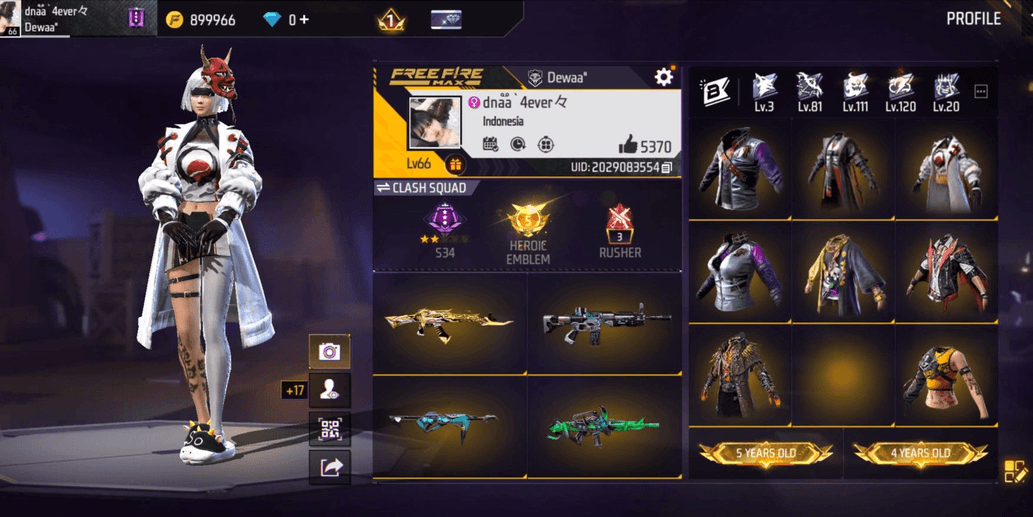Select the Lv.111 pet skill icon
1033x517 pixels.
click(855, 87)
